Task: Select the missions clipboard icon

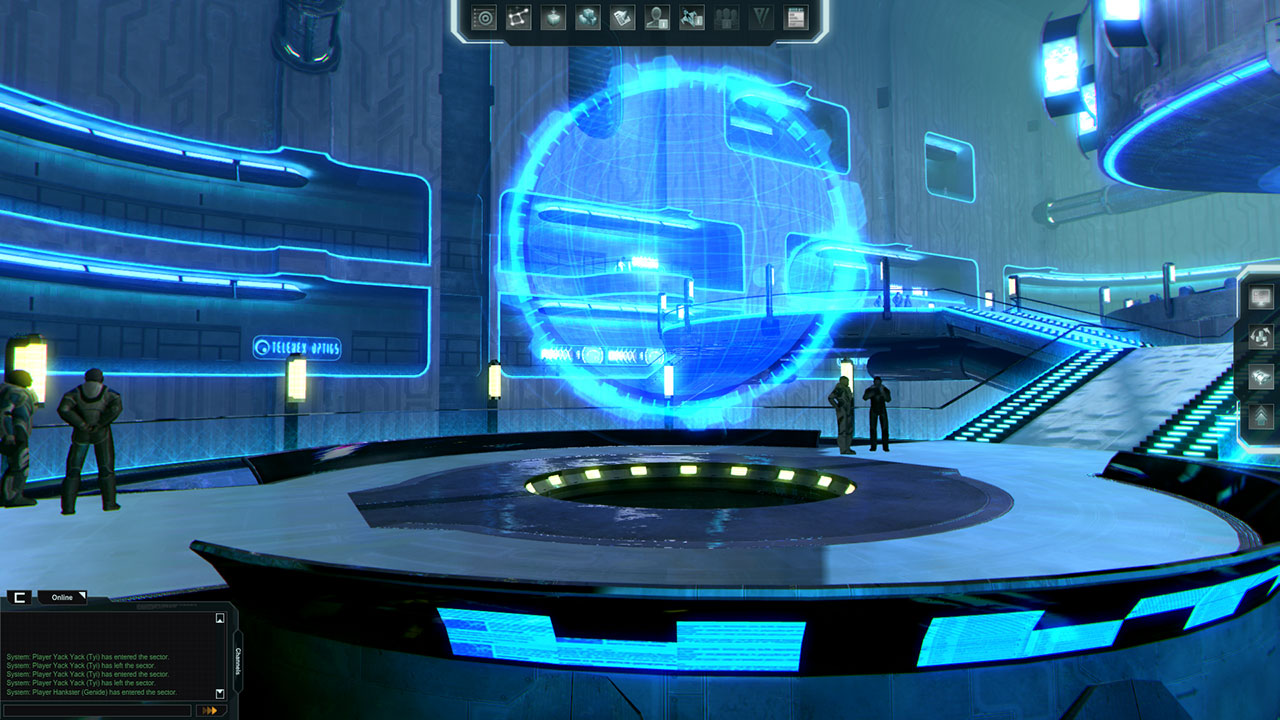Action: click(x=622, y=16)
